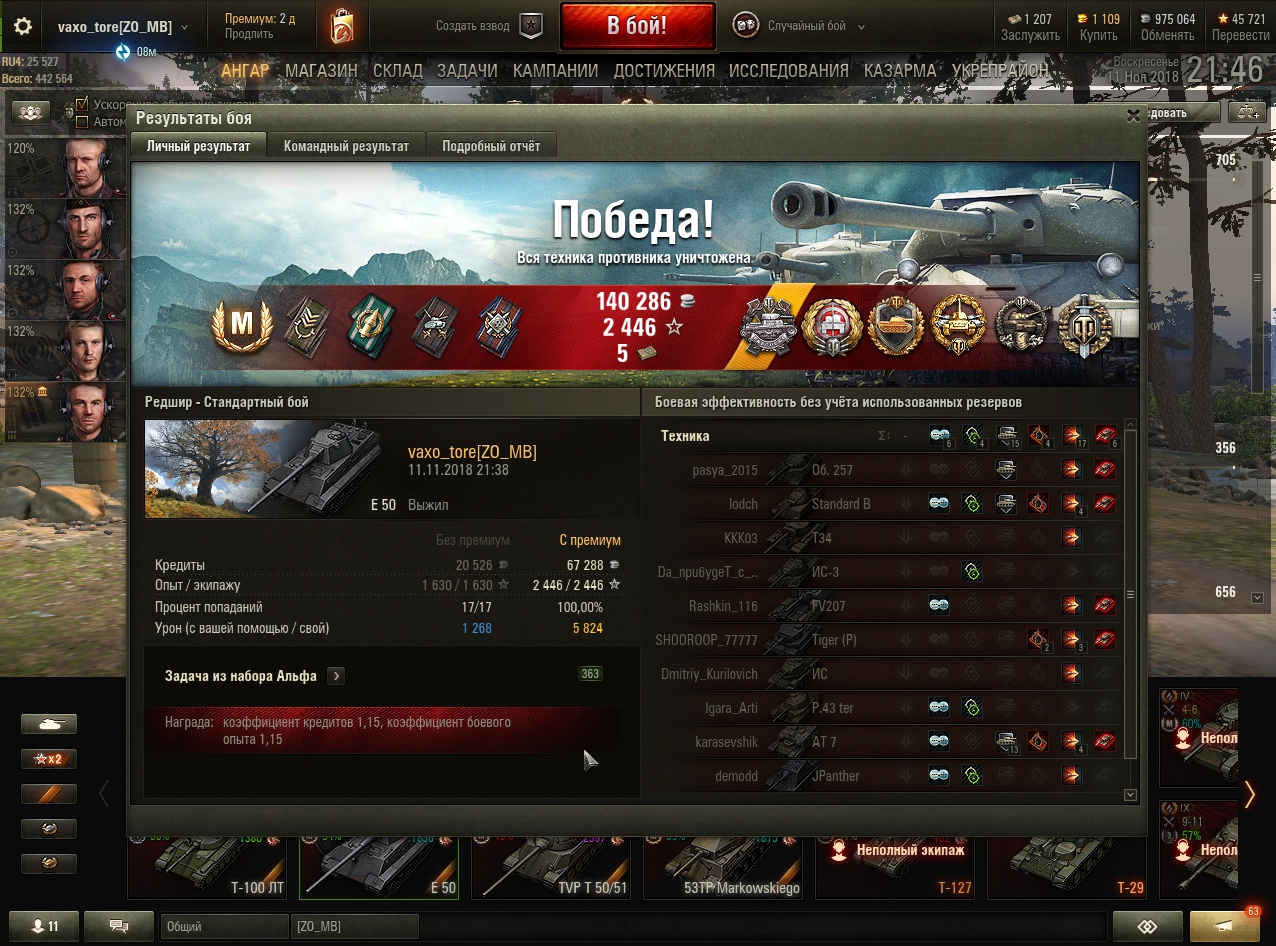Click Создать взвод to create platoon
Screen dimensions: 1276x946
pyautogui.click(x=487, y=26)
